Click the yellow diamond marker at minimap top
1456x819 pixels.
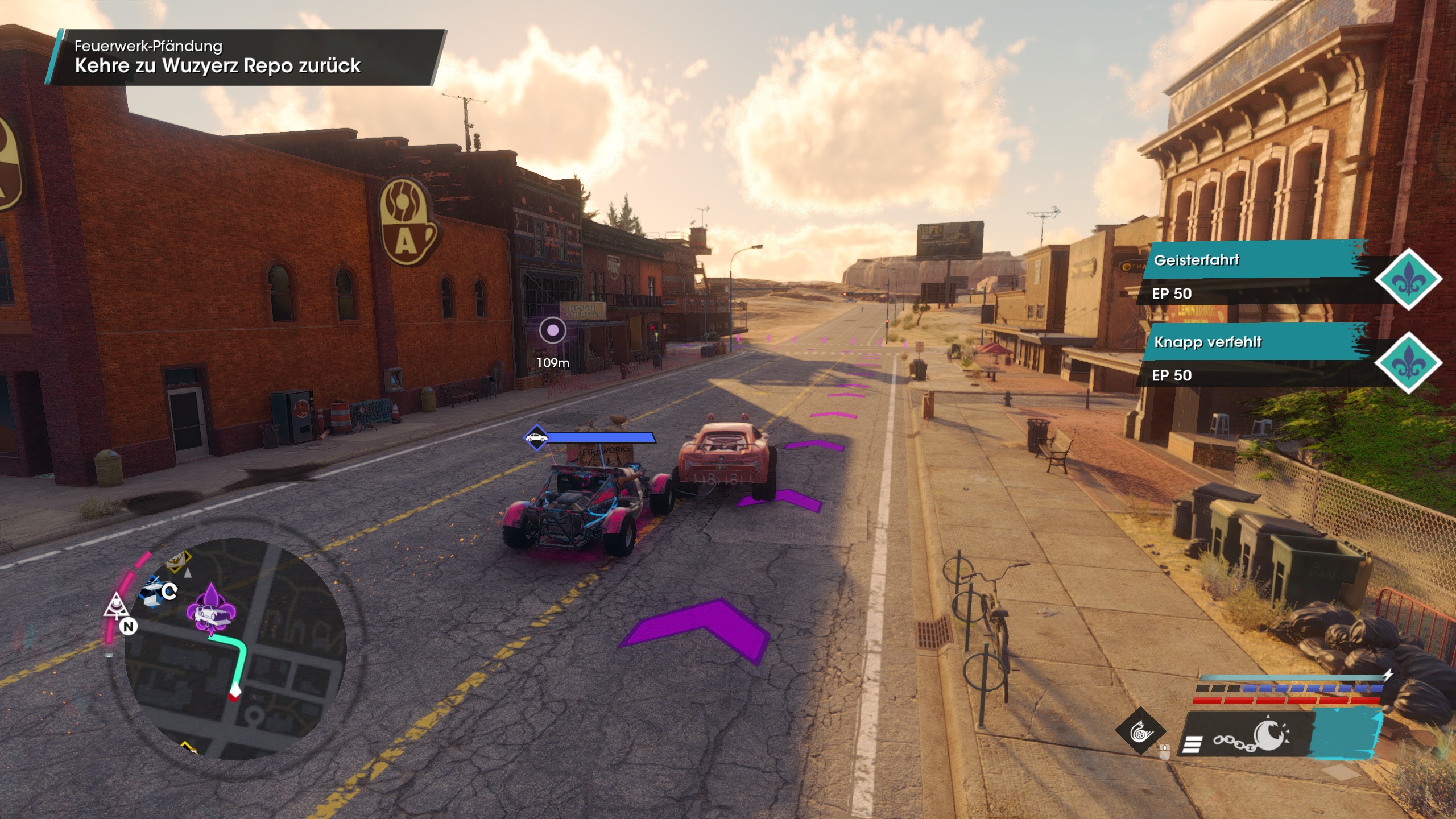click(179, 561)
